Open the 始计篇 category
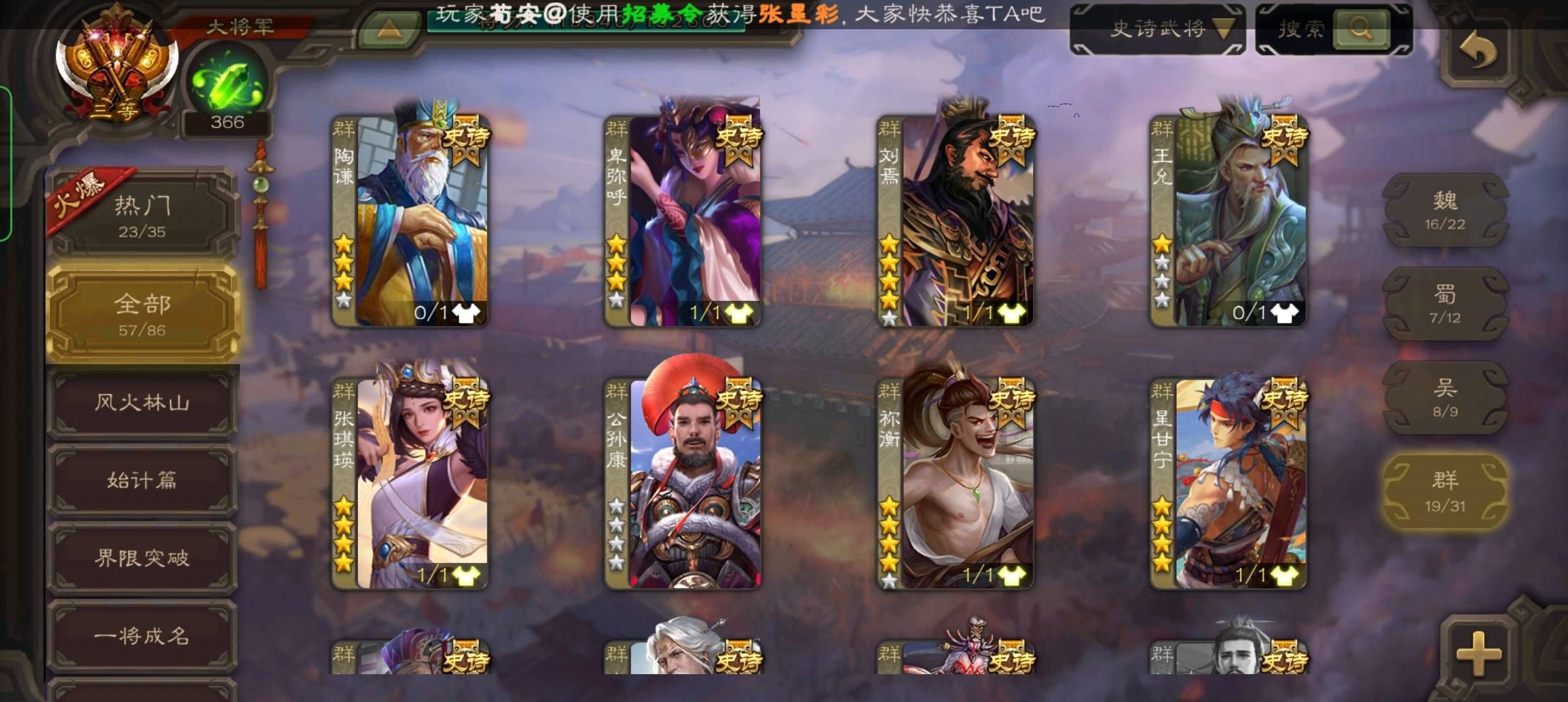Image resolution: width=1568 pixels, height=702 pixels. coord(142,480)
